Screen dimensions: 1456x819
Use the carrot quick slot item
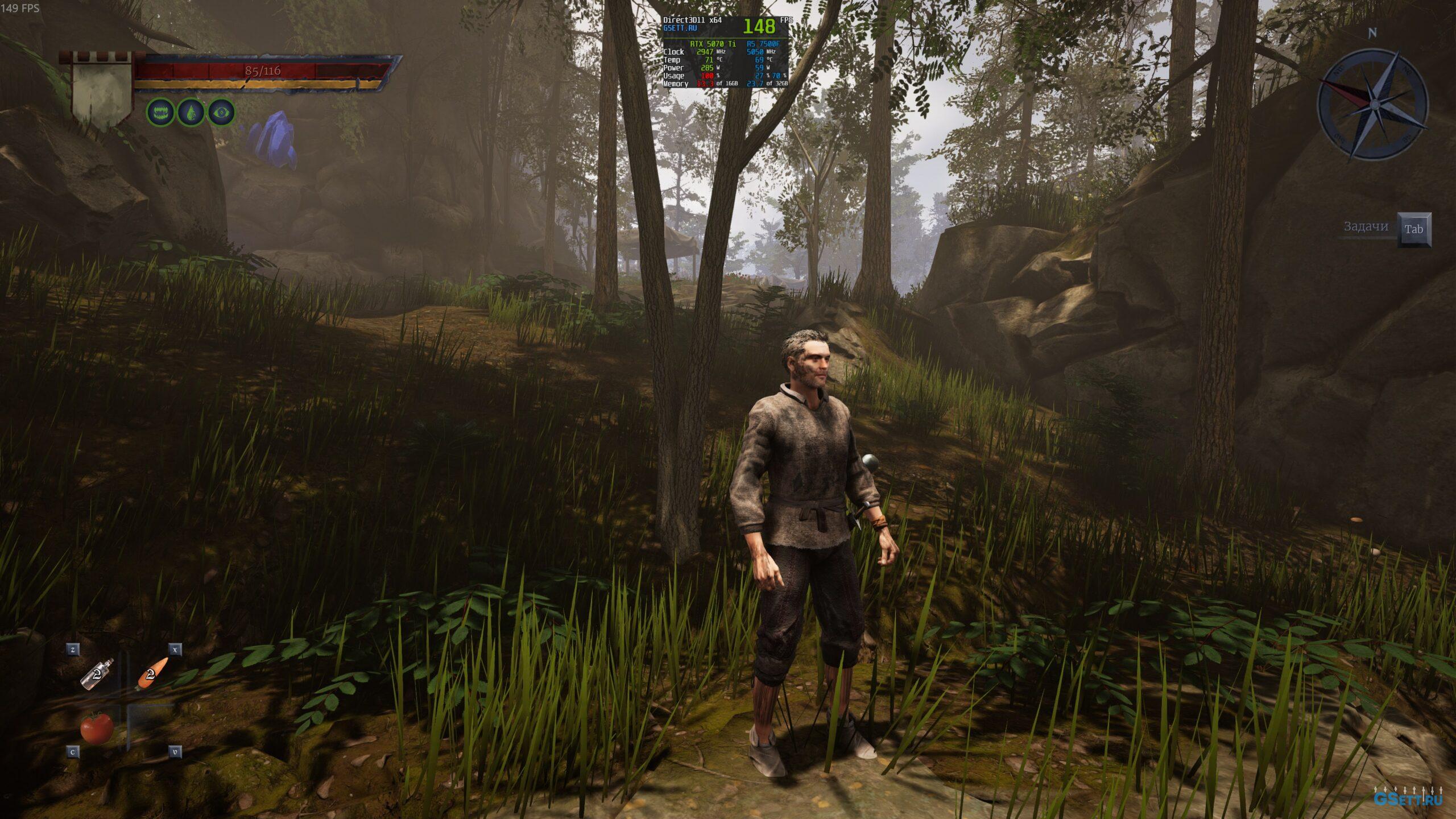pyautogui.click(x=152, y=673)
